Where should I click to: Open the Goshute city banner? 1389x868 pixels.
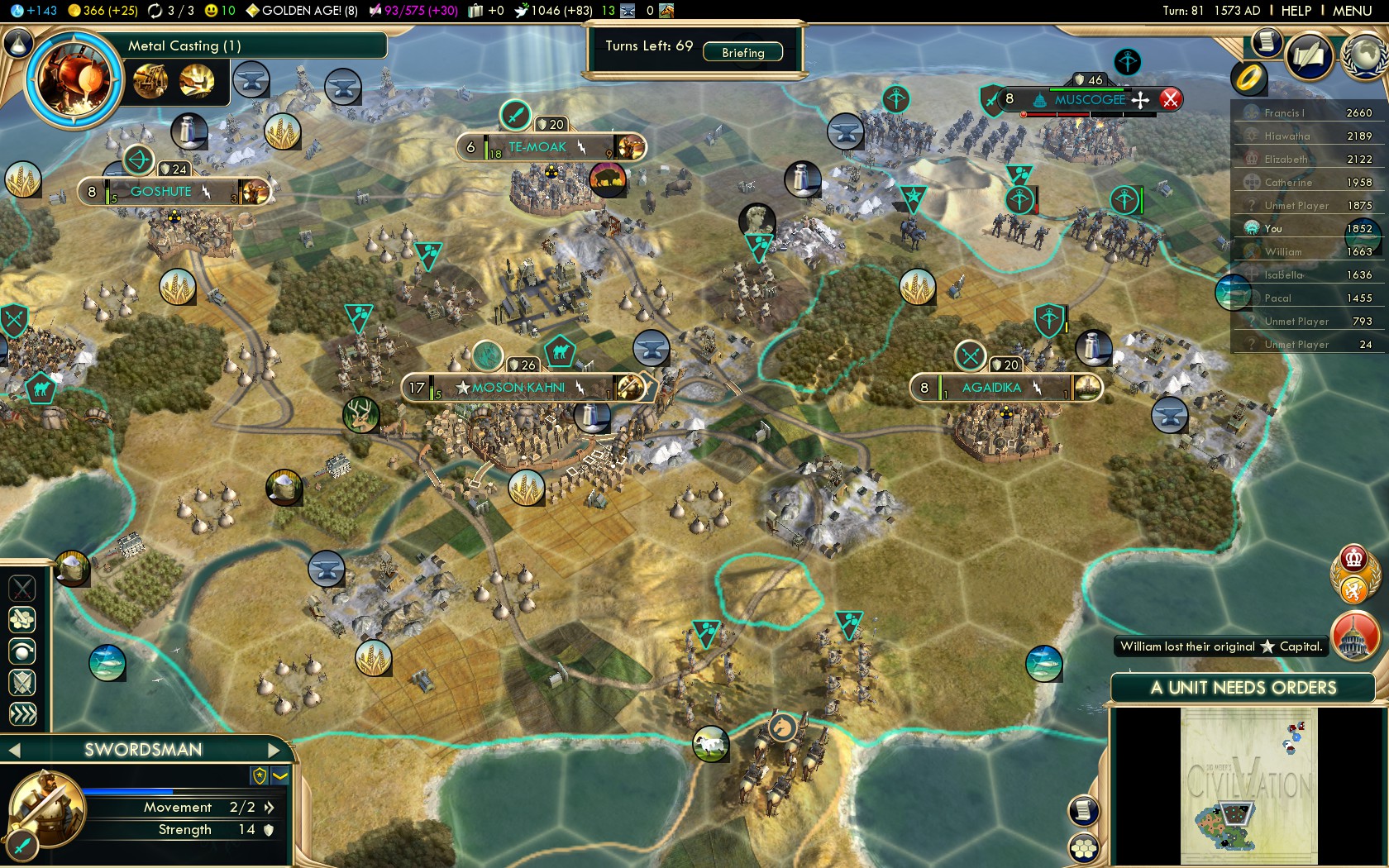pos(161,192)
